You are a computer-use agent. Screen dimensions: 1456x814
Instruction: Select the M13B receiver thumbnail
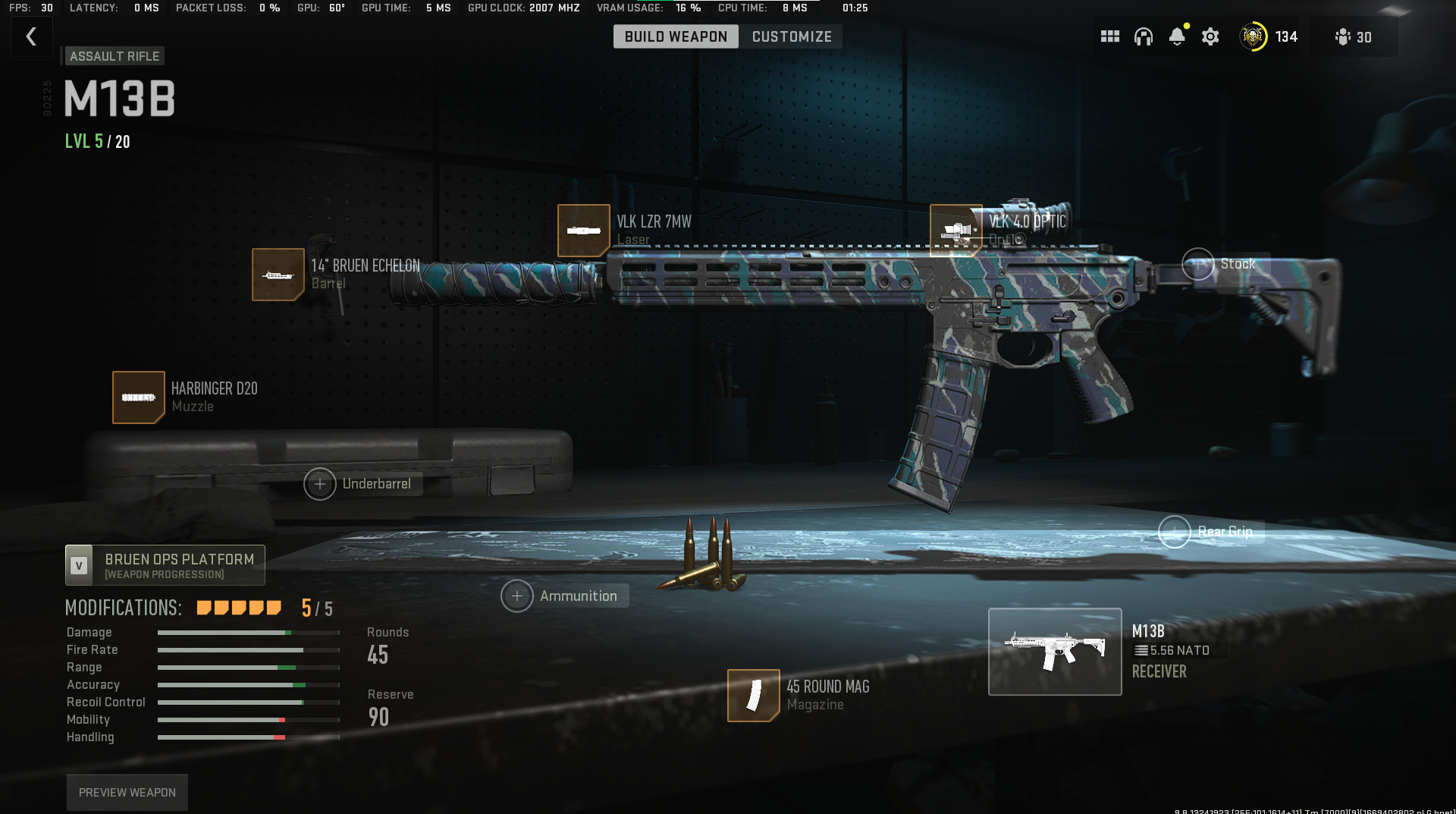coord(1055,651)
